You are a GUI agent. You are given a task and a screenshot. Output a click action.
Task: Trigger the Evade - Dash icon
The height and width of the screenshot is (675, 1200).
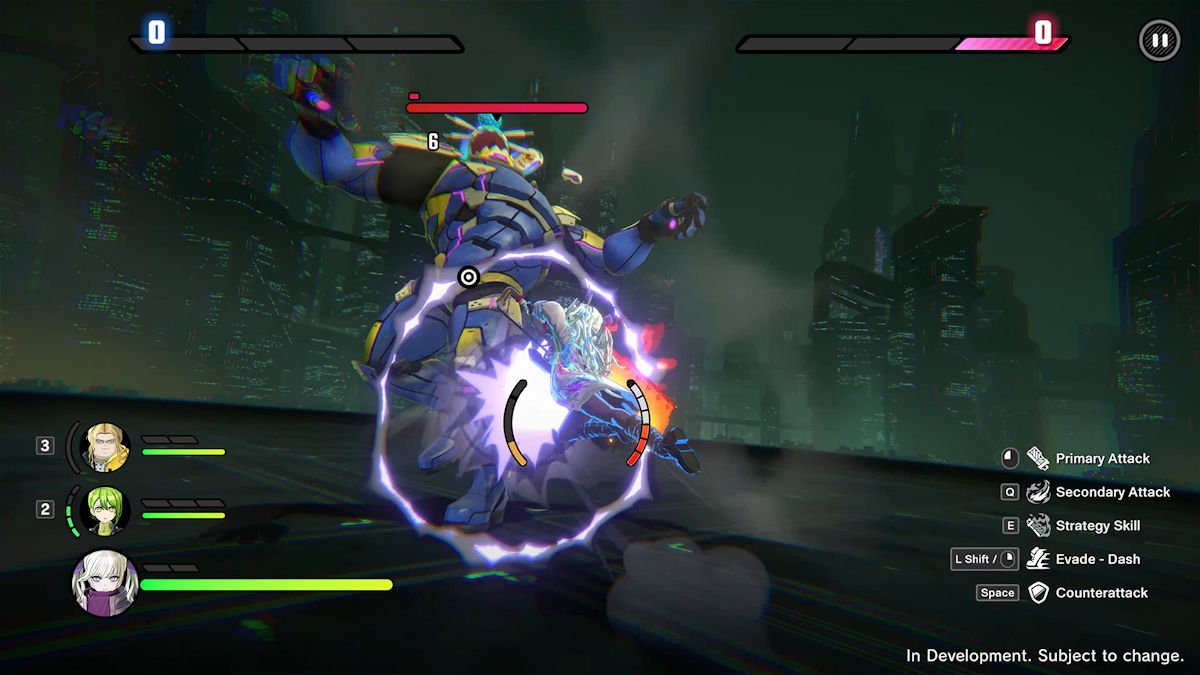[x=1038, y=559]
